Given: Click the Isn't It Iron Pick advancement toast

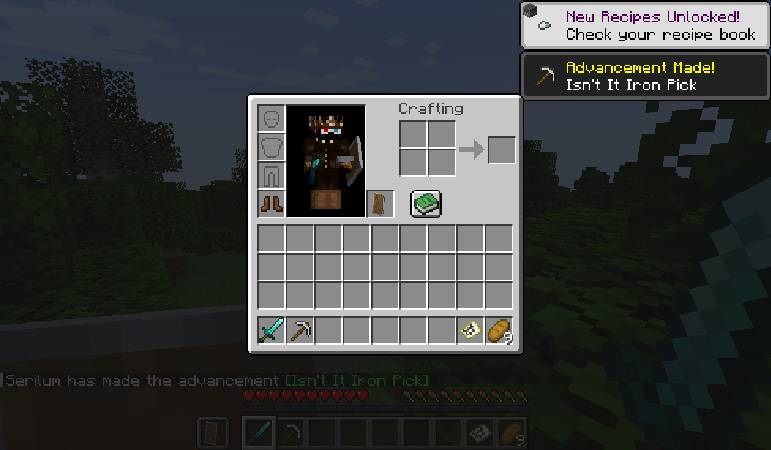Looking at the screenshot, I should point(645,76).
